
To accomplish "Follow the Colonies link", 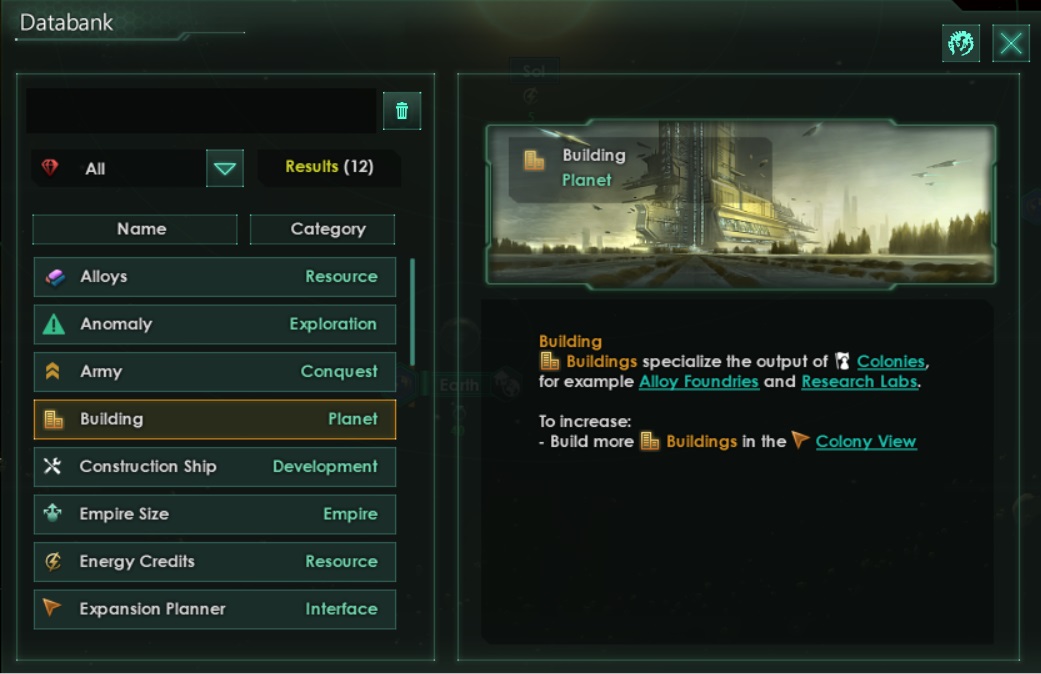I will pos(891,362).
